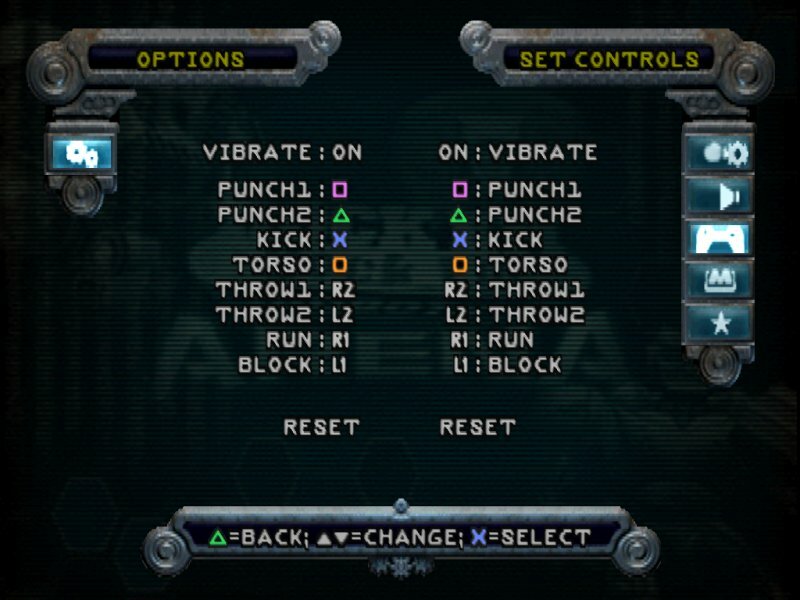800x600 pixels.
Task: Toggle the 'ON : VIBRATE' setting
Action: (x=517, y=153)
